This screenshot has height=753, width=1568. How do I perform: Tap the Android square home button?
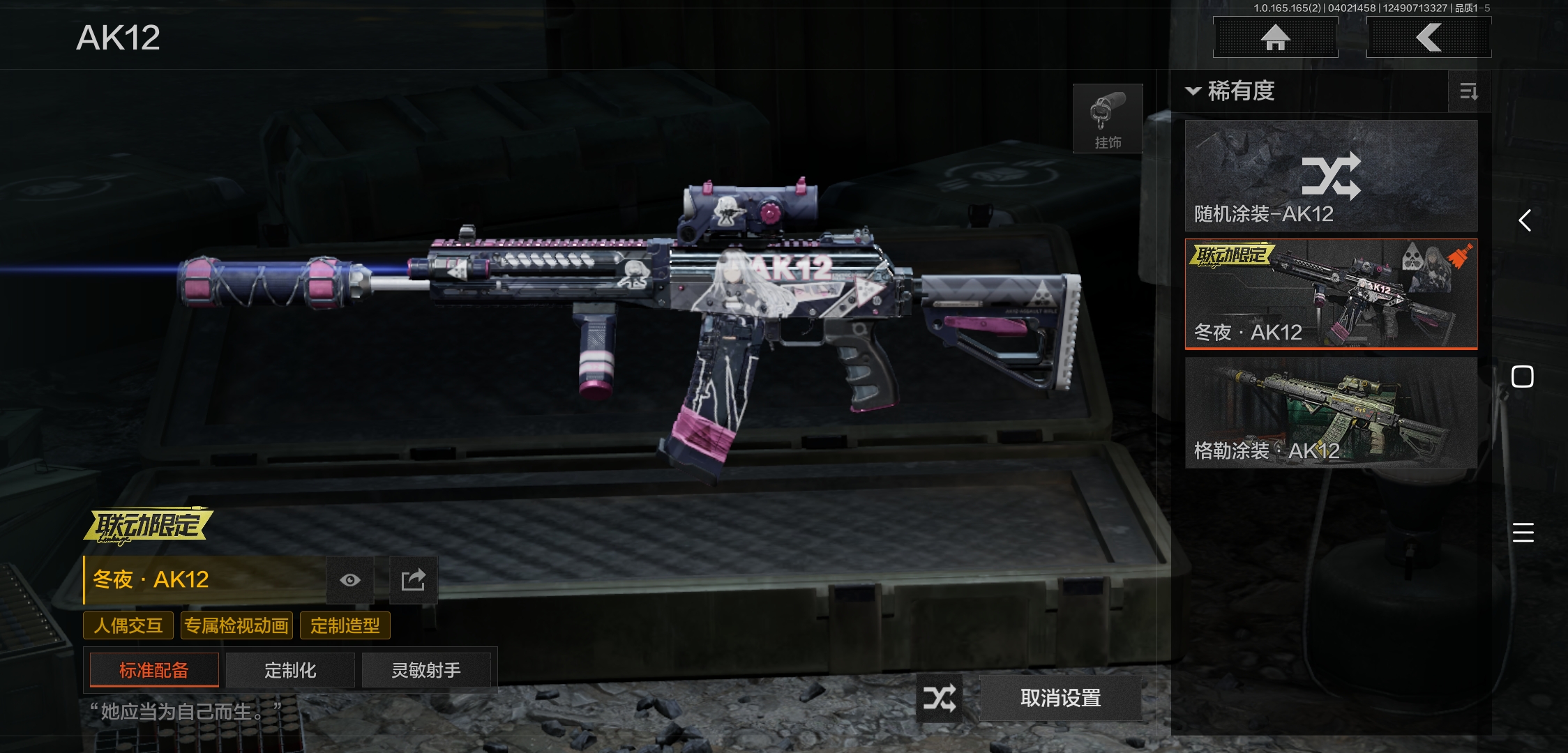tap(1523, 376)
